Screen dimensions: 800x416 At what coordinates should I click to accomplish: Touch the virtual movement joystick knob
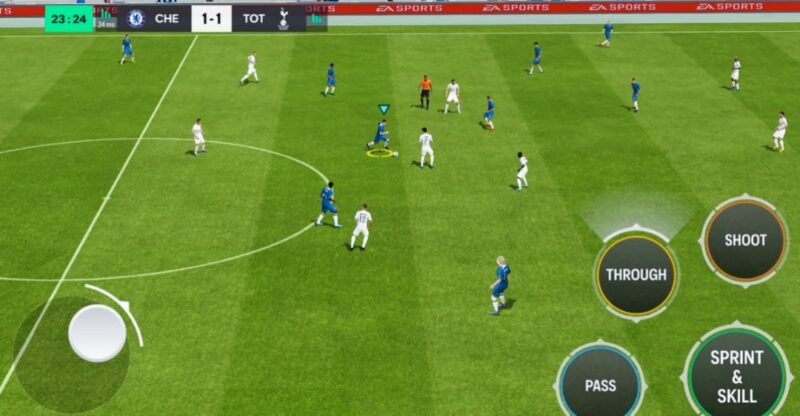pyautogui.click(x=97, y=333)
